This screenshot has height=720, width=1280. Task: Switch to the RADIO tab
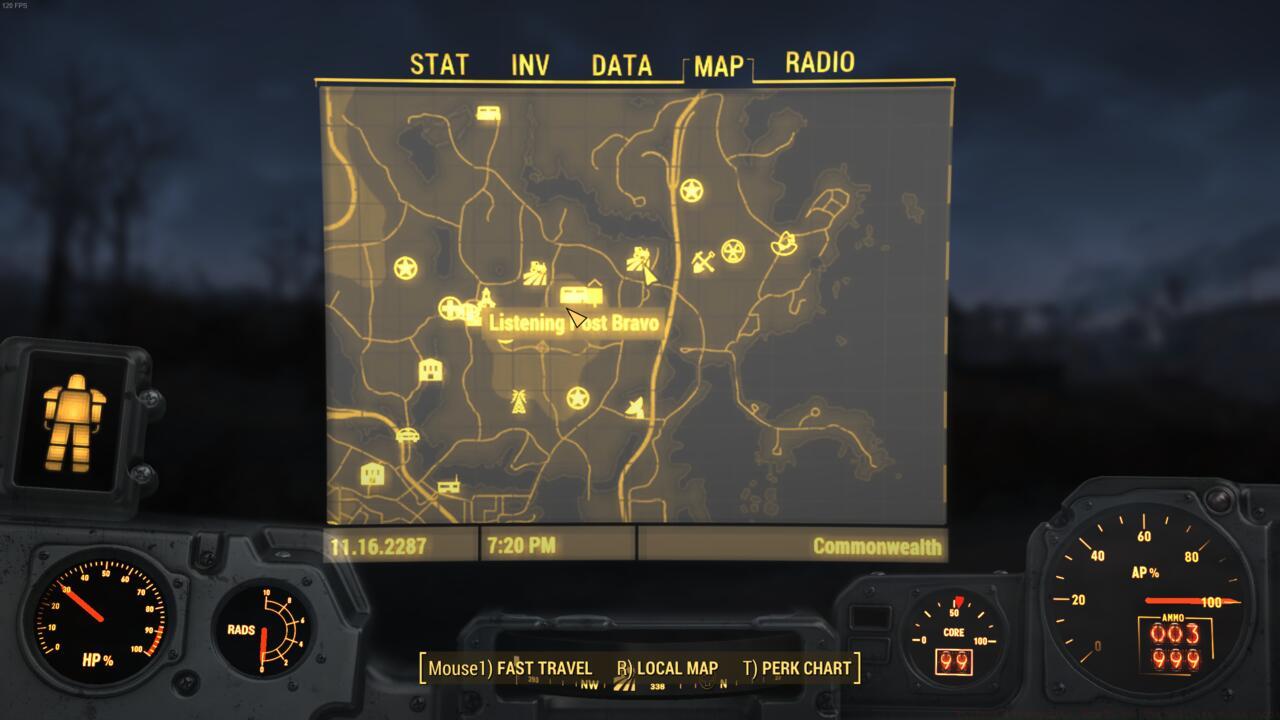click(818, 62)
